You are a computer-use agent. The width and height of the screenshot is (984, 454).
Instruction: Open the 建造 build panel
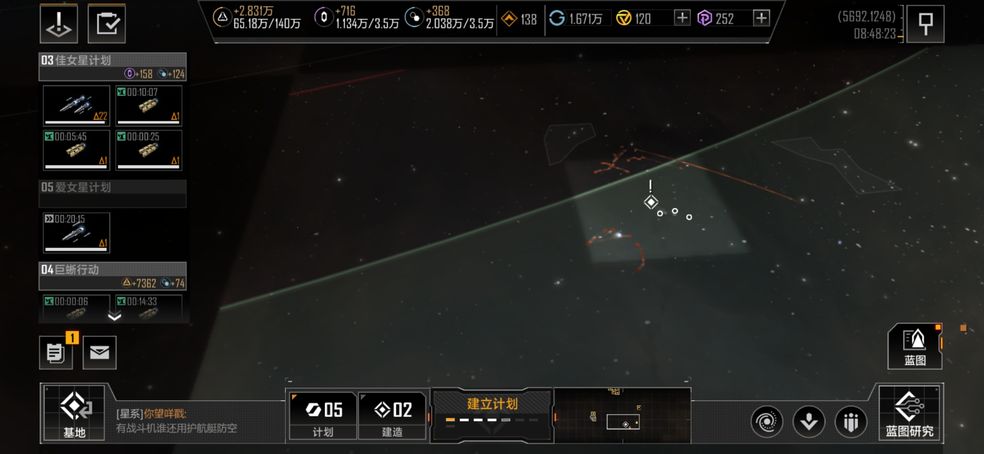(393, 414)
